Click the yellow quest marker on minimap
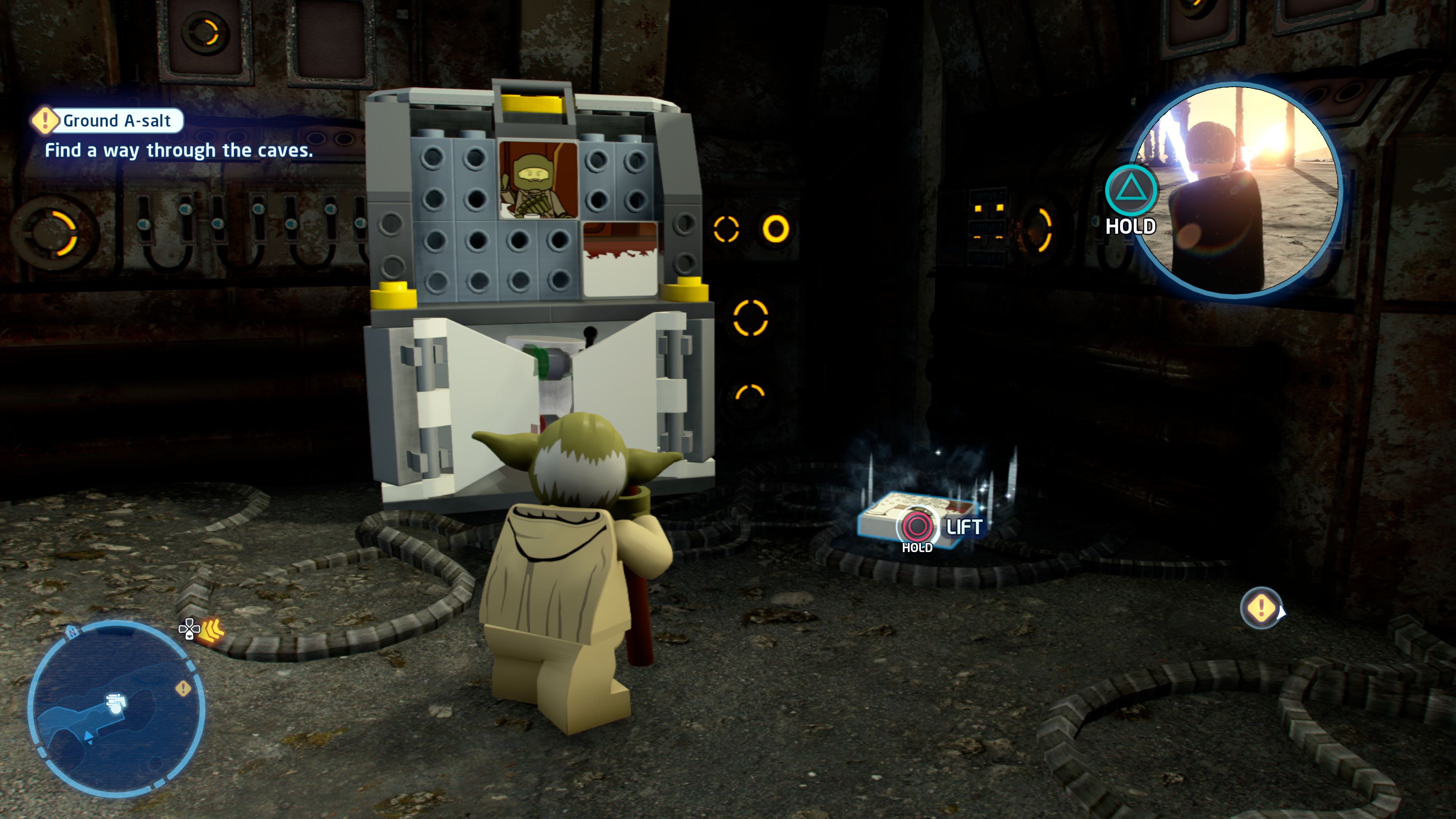This screenshot has width=1456, height=819. click(183, 689)
